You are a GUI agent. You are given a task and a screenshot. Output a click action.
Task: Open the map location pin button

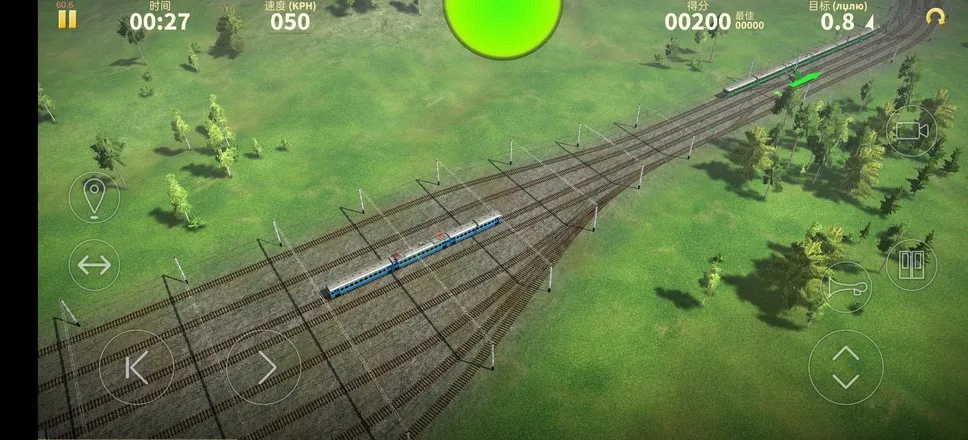(94, 197)
